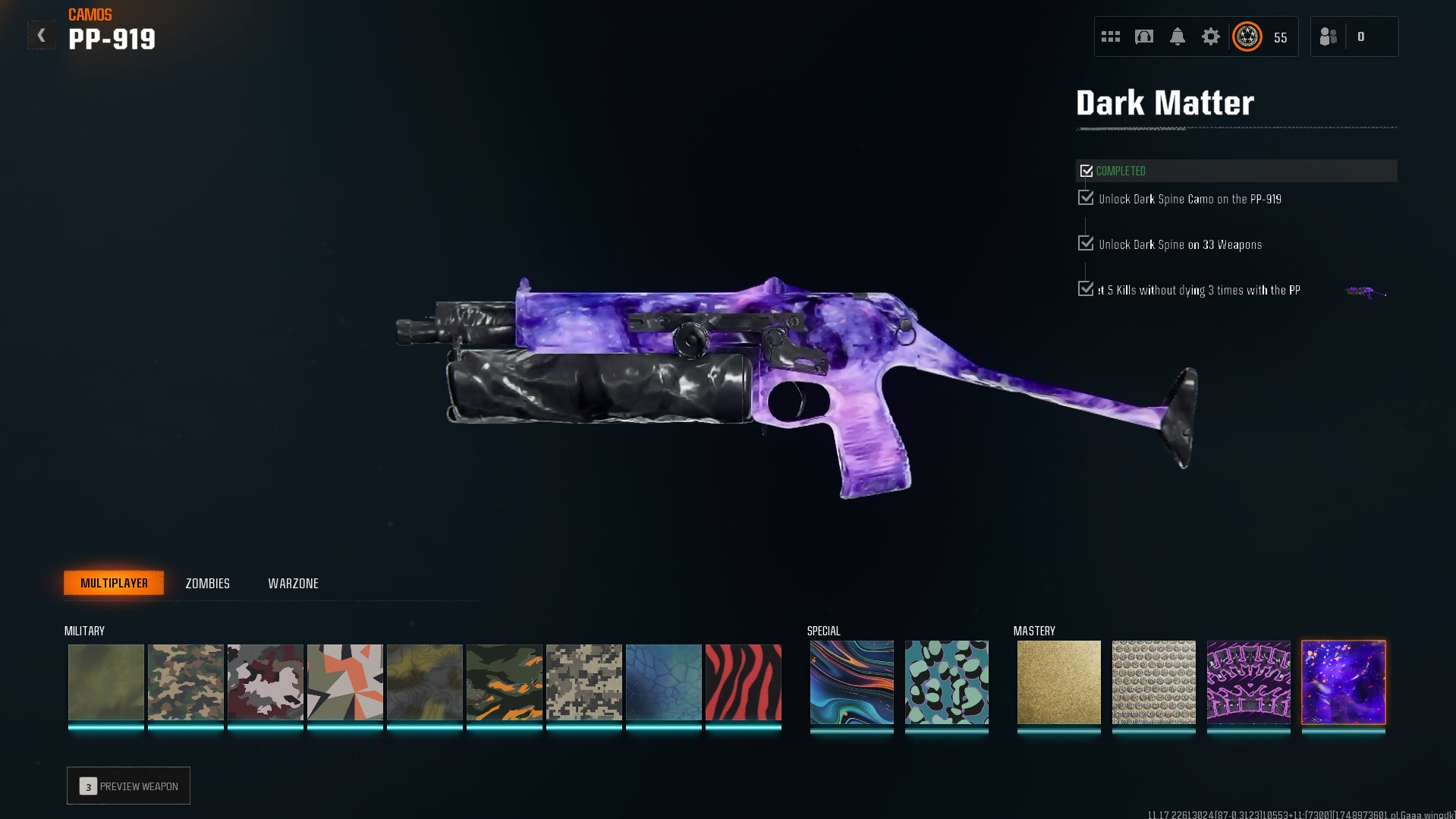Click the Preview Weapon button

pyautogui.click(x=128, y=786)
